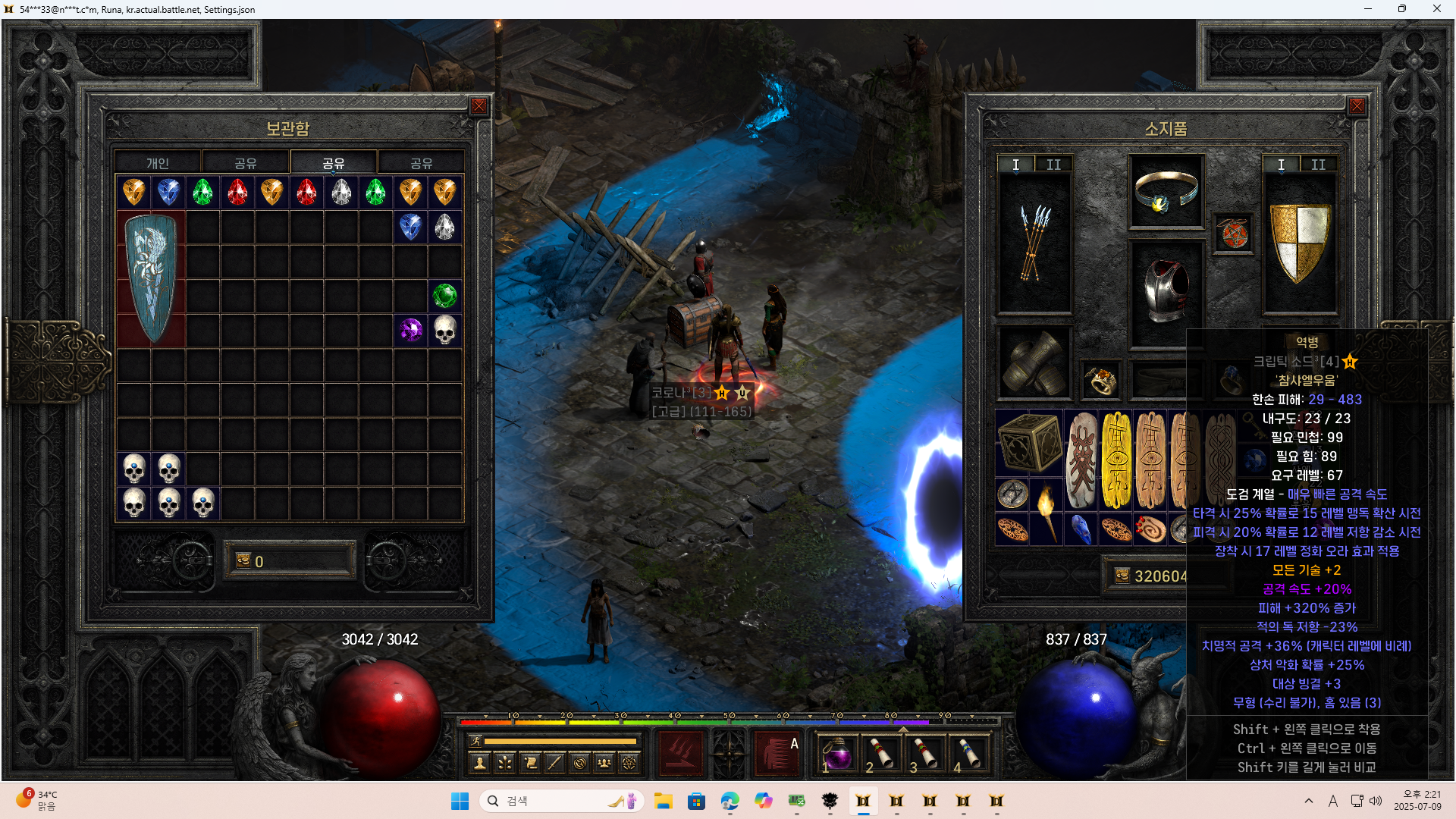This screenshot has height=819, width=1456.
Task: Minimize the game window
Action: click(x=1368, y=9)
